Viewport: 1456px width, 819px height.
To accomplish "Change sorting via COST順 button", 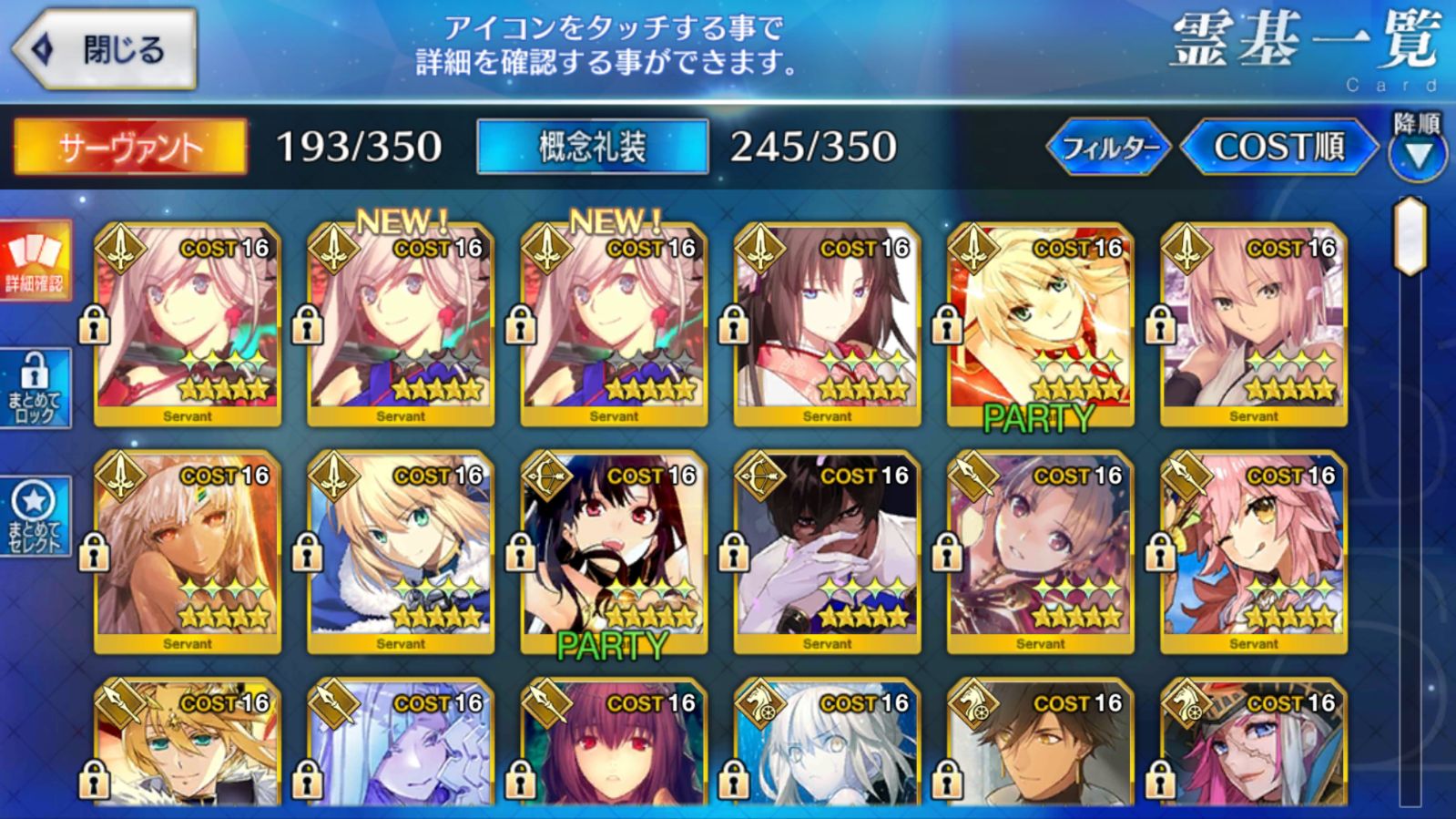I will click(1278, 147).
